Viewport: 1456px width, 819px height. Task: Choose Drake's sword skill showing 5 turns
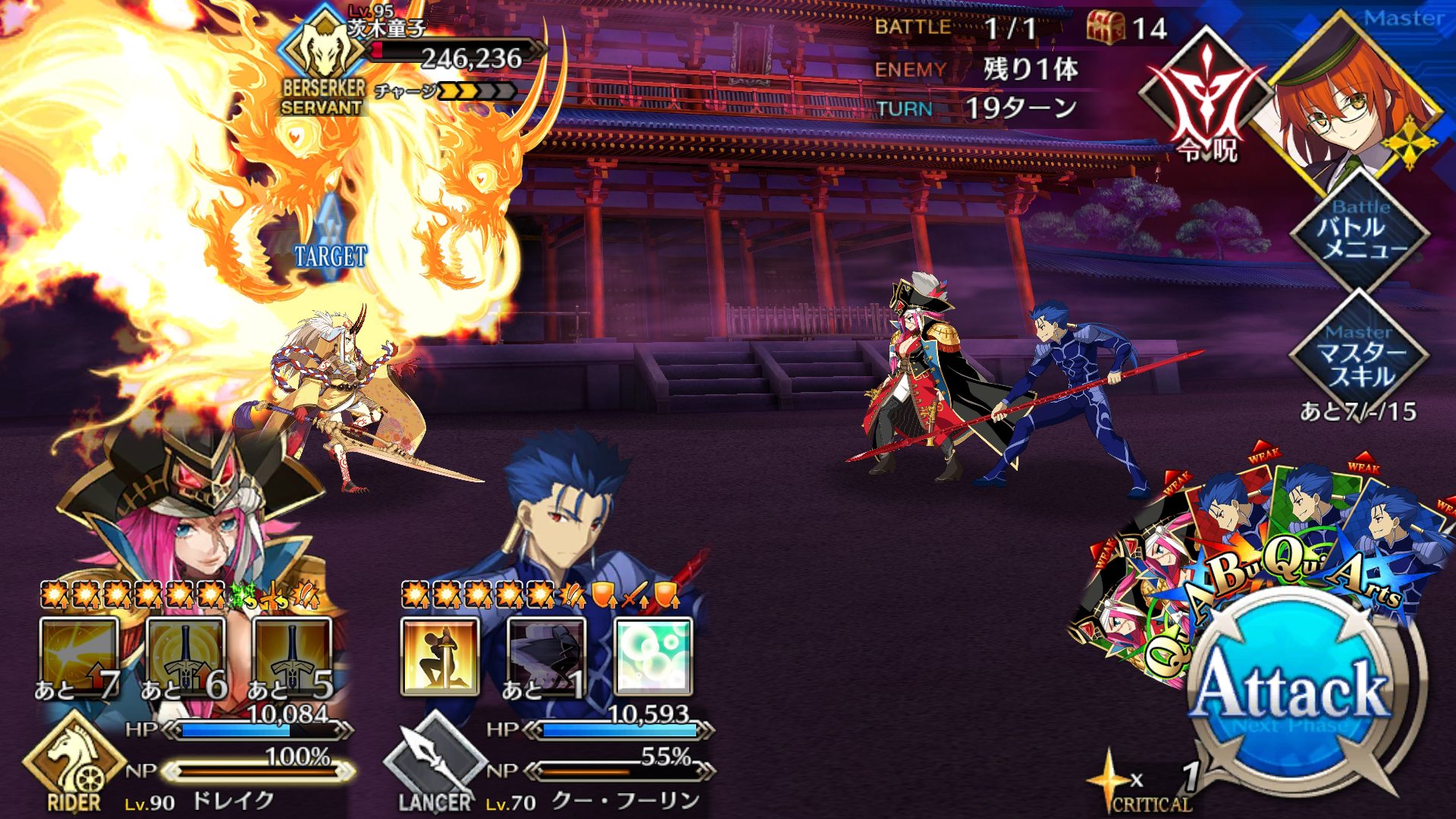tap(293, 657)
